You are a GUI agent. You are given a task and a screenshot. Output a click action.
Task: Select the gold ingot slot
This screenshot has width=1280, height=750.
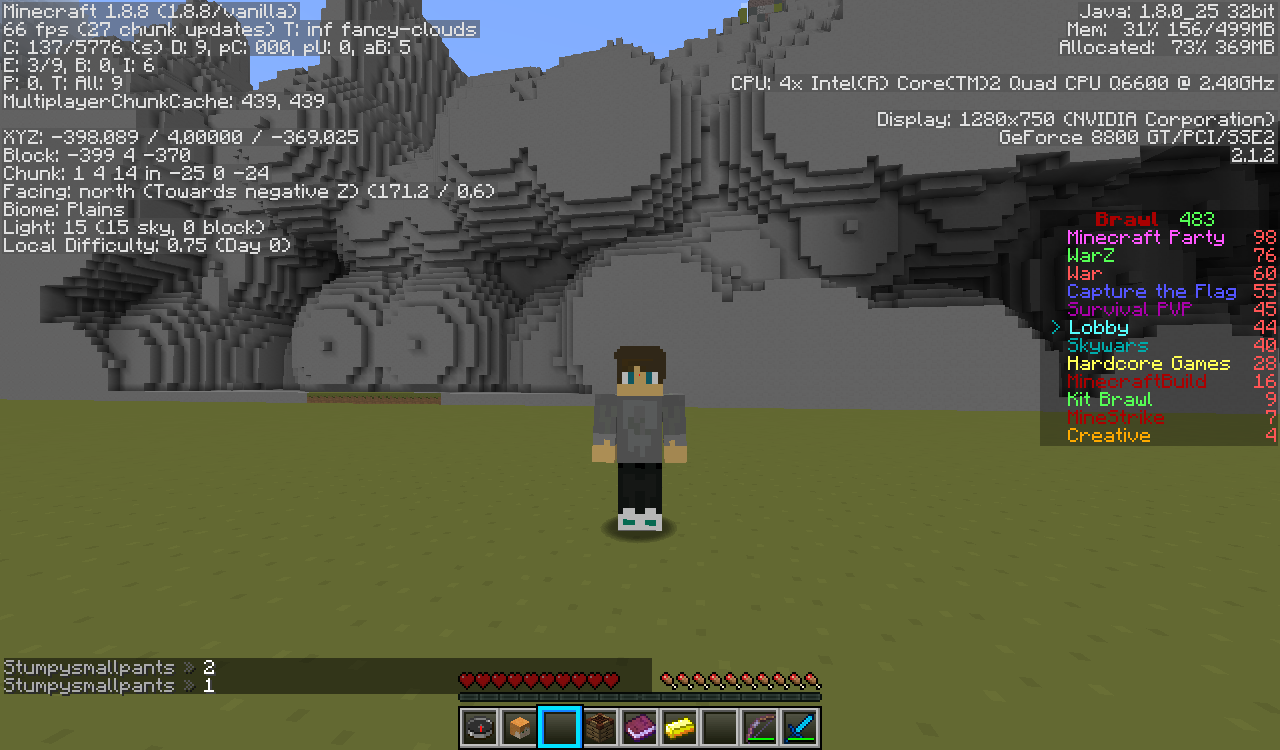coord(679,727)
